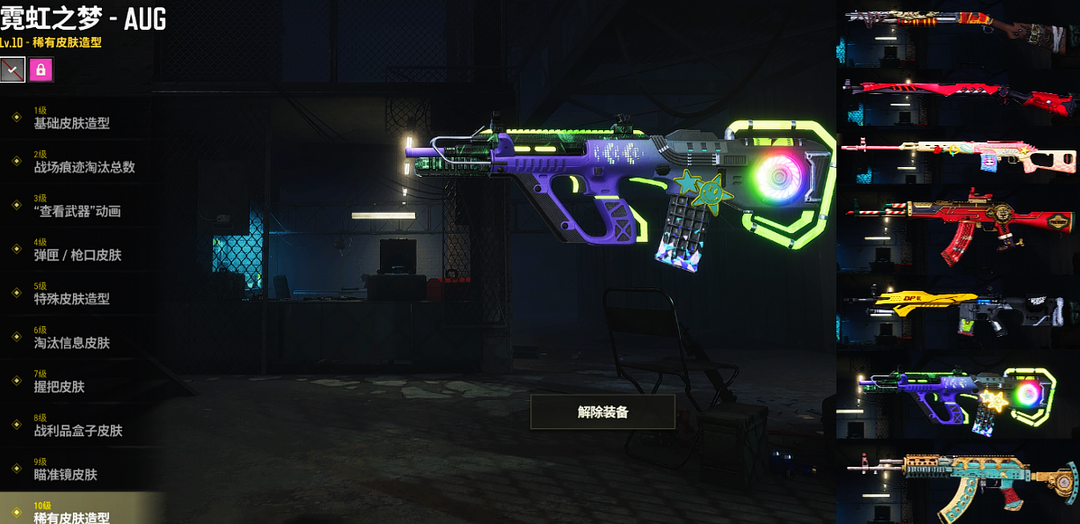Choose the pink and white rifle skin
1080x524 pixels.
(x=958, y=158)
